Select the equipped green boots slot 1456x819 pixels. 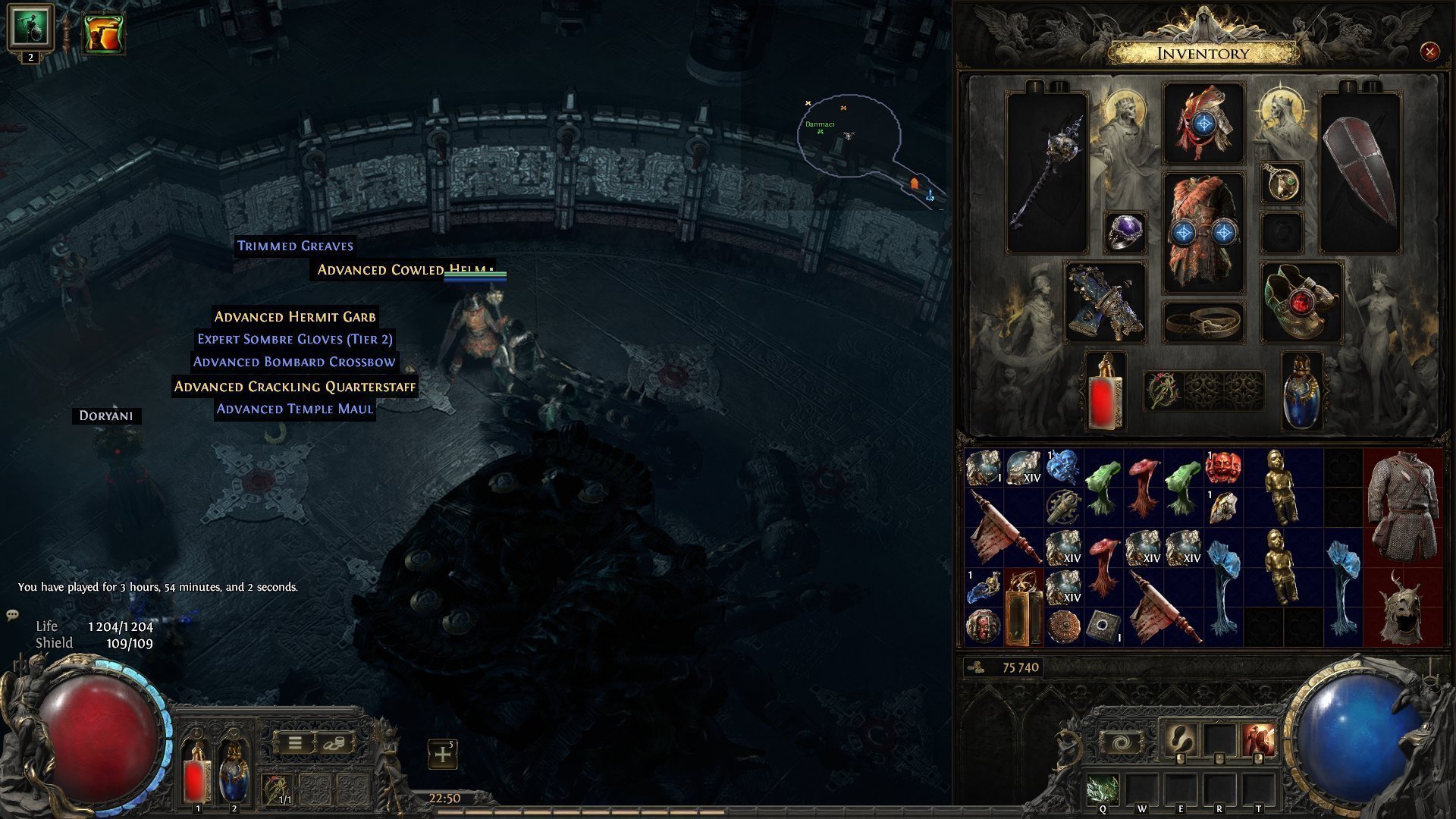coord(1301,303)
